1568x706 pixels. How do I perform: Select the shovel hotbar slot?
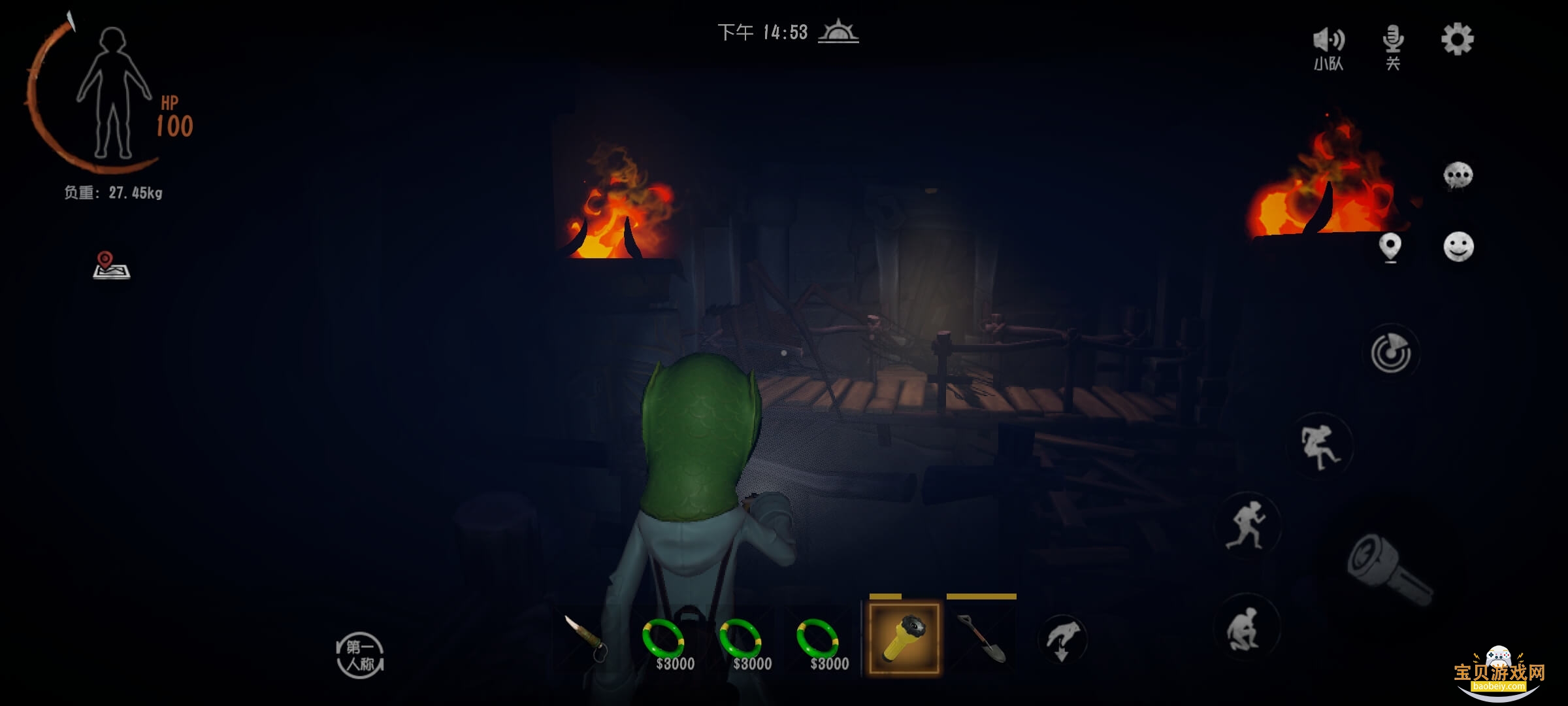point(981,639)
